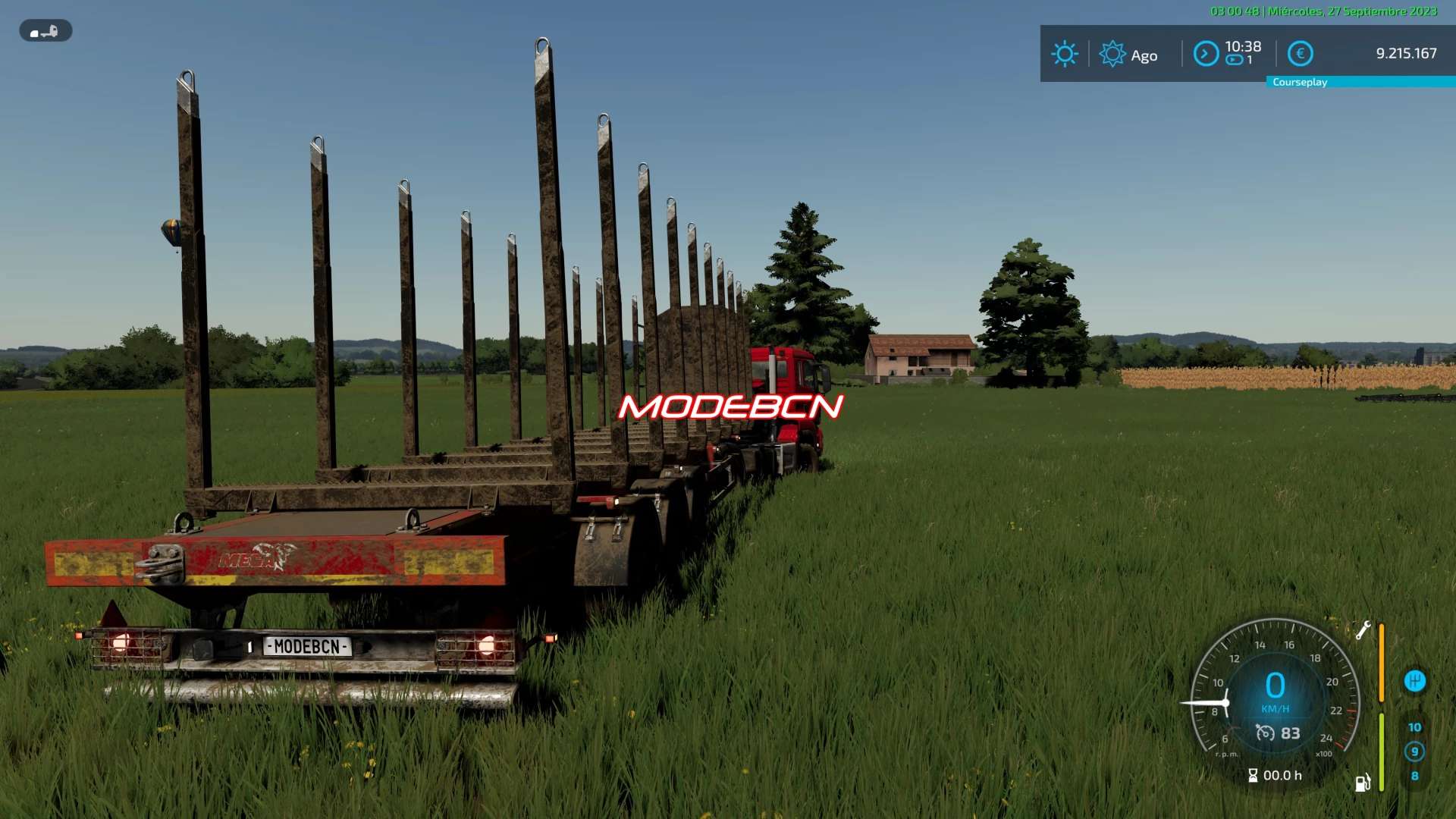Click the euro money icon
Viewport: 1456px width, 819px height.
1300,54
